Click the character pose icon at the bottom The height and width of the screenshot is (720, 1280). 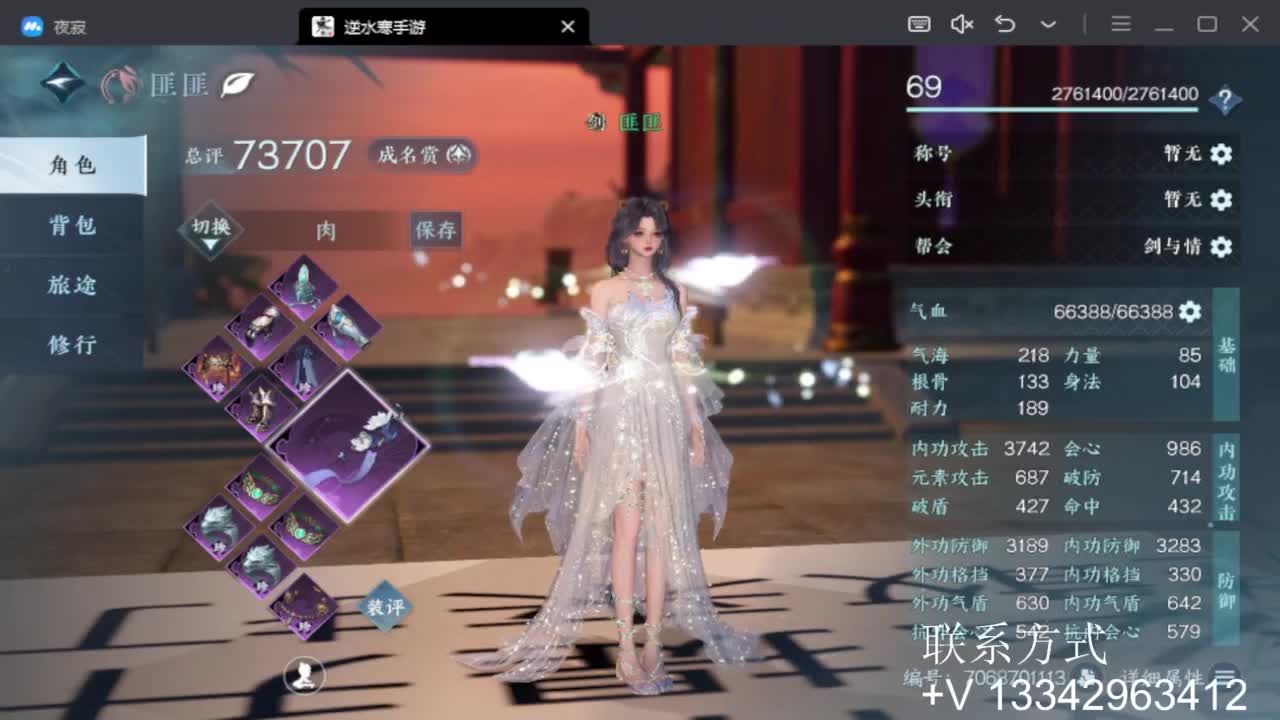tap(302, 676)
